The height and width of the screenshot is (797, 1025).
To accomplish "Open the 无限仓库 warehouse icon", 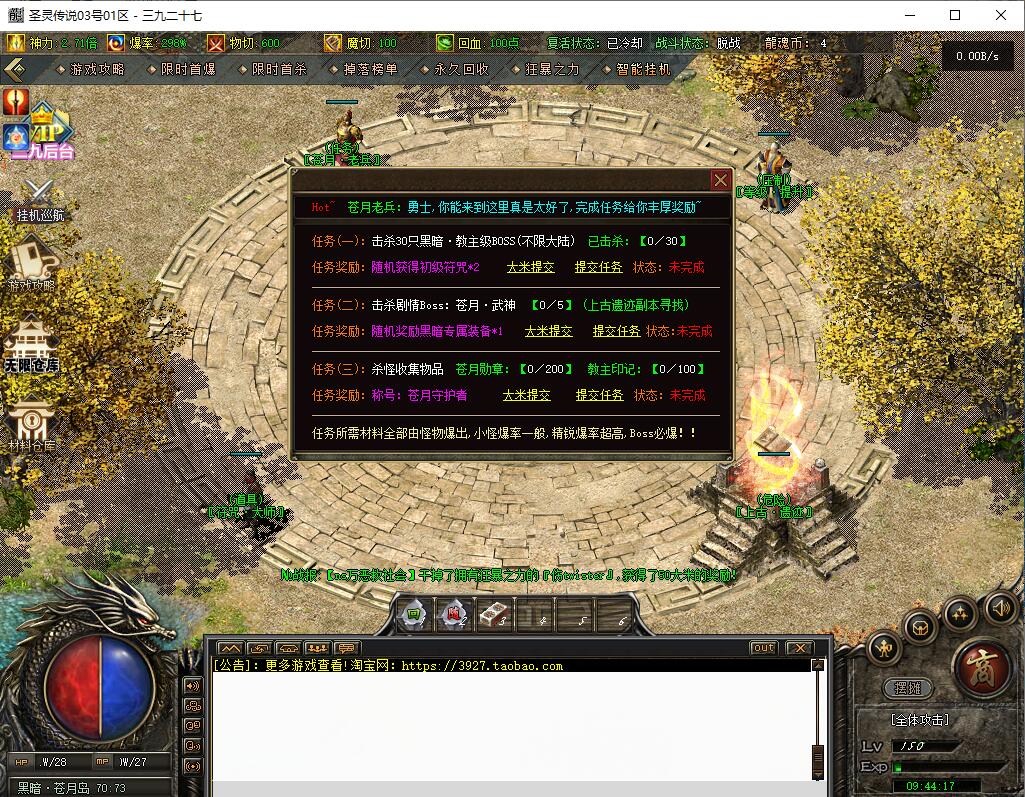I will tap(31, 345).
